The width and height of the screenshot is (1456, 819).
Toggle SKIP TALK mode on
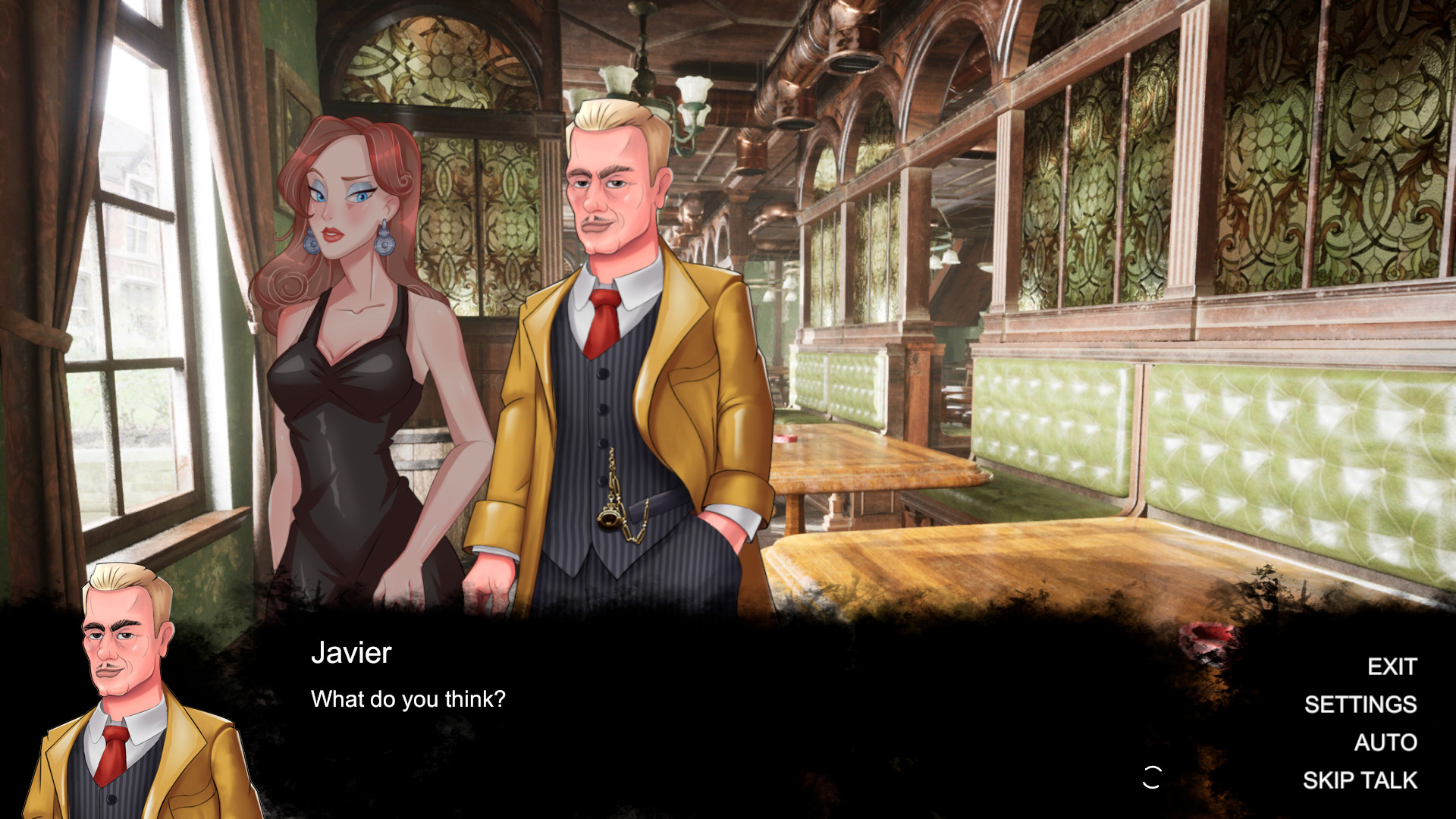pyautogui.click(x=1360, y=779)
